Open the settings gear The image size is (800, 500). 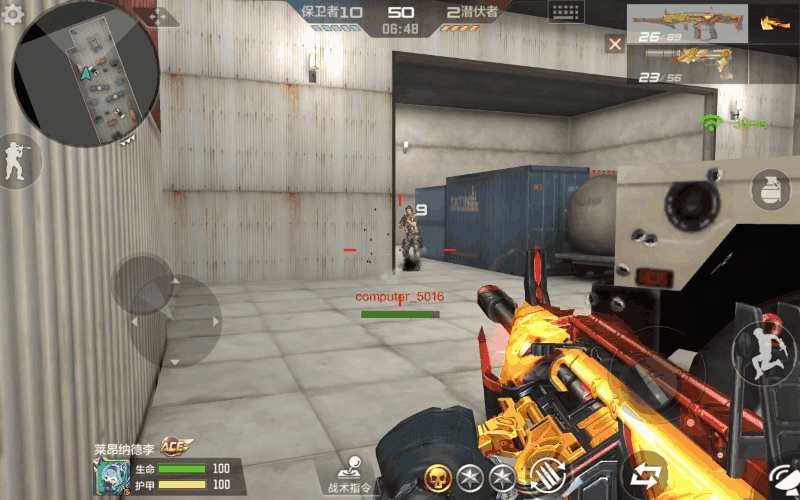[14, 15]
